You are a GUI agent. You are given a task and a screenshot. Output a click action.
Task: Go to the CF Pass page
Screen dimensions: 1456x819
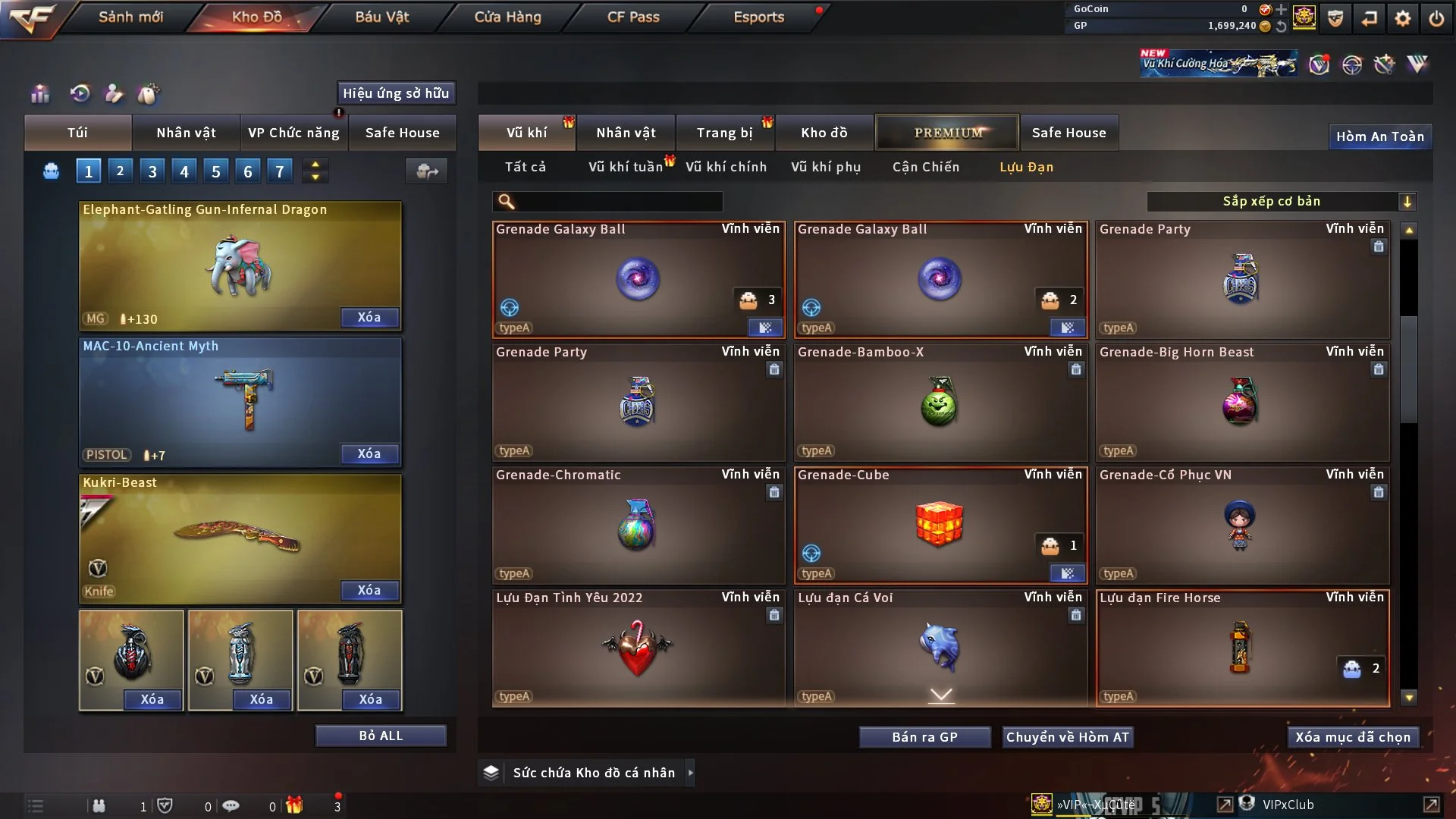(x=633, y=17)
